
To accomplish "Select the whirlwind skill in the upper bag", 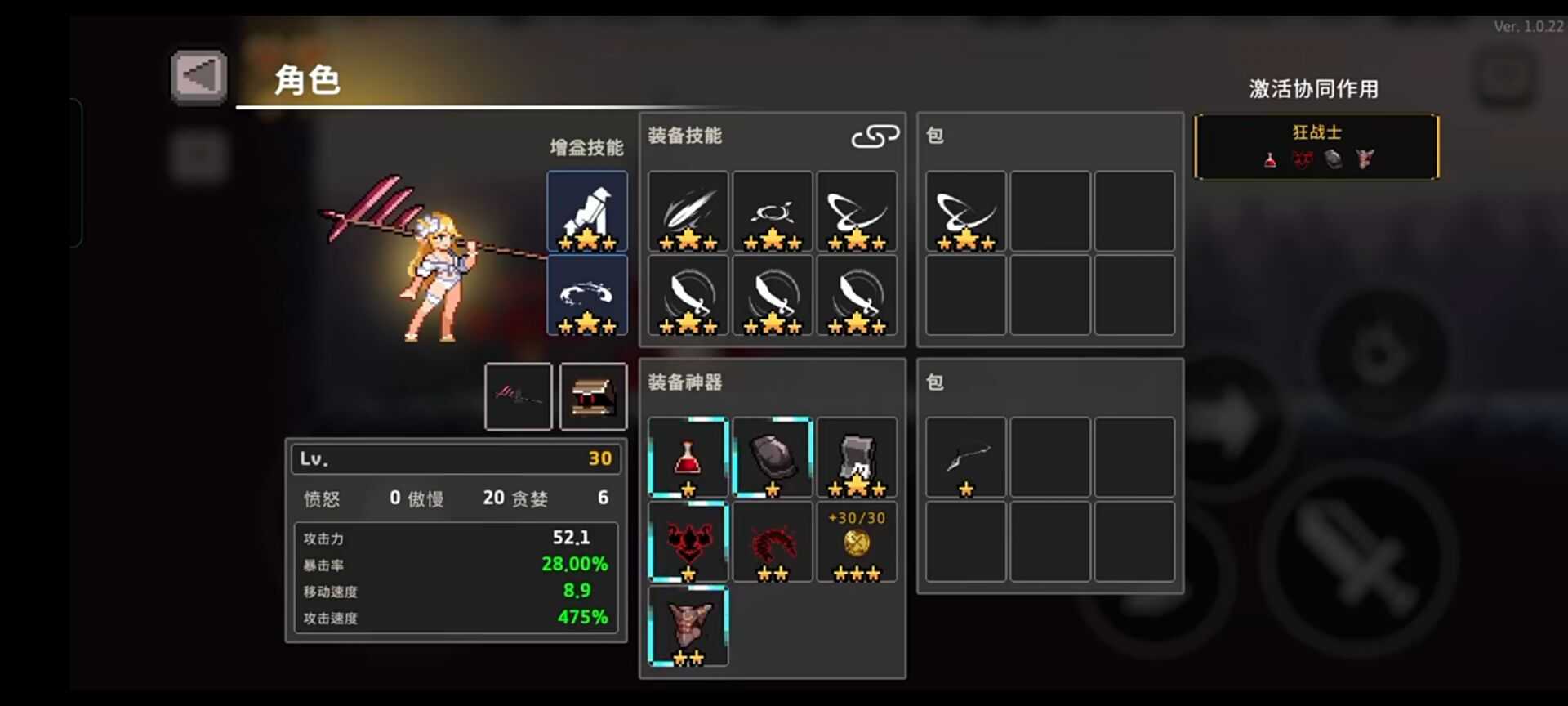I will (965, 211).
